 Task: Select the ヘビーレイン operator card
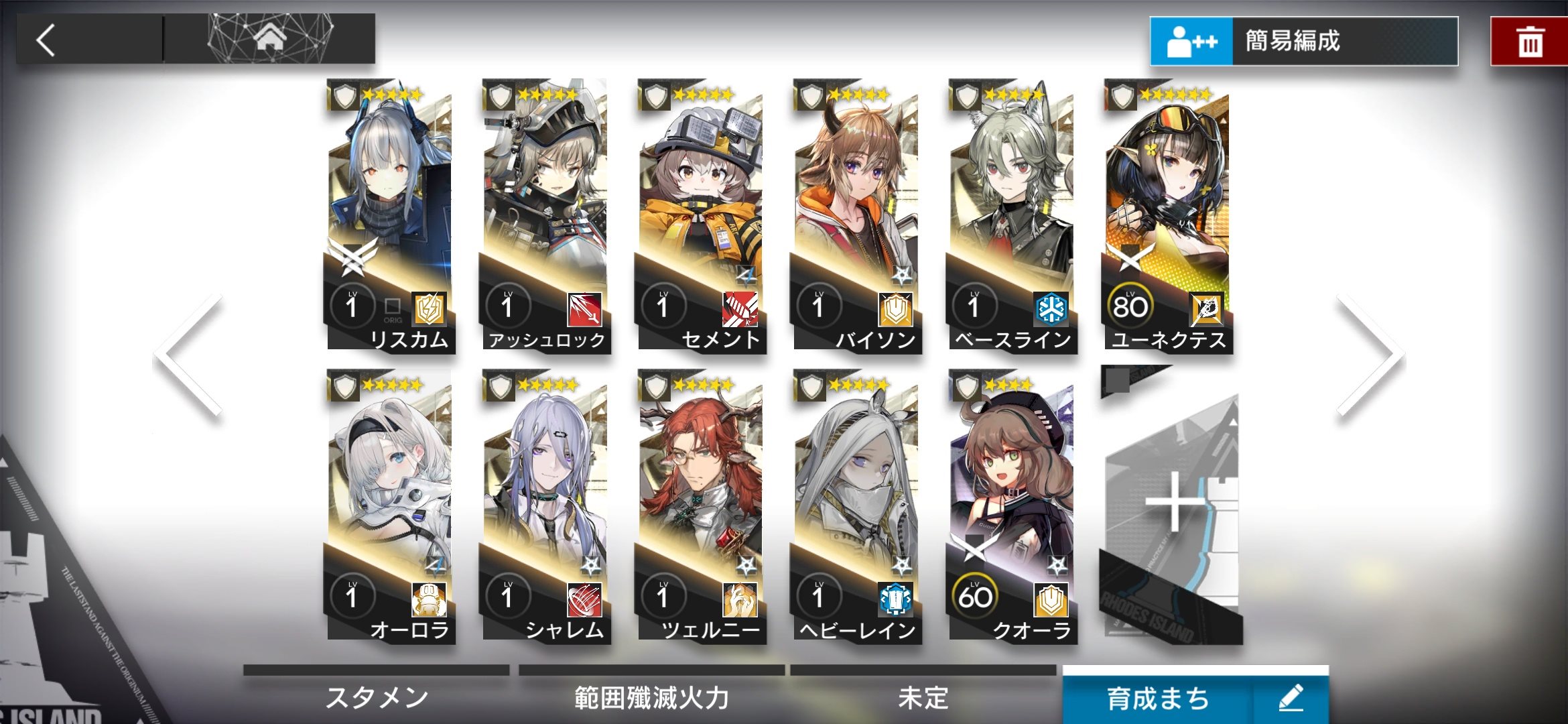pyautogui.click(x=856, y=506)
